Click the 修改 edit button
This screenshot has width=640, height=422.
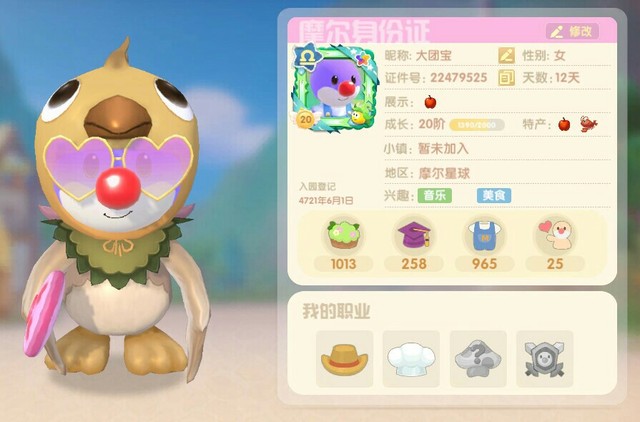point(573,31)
